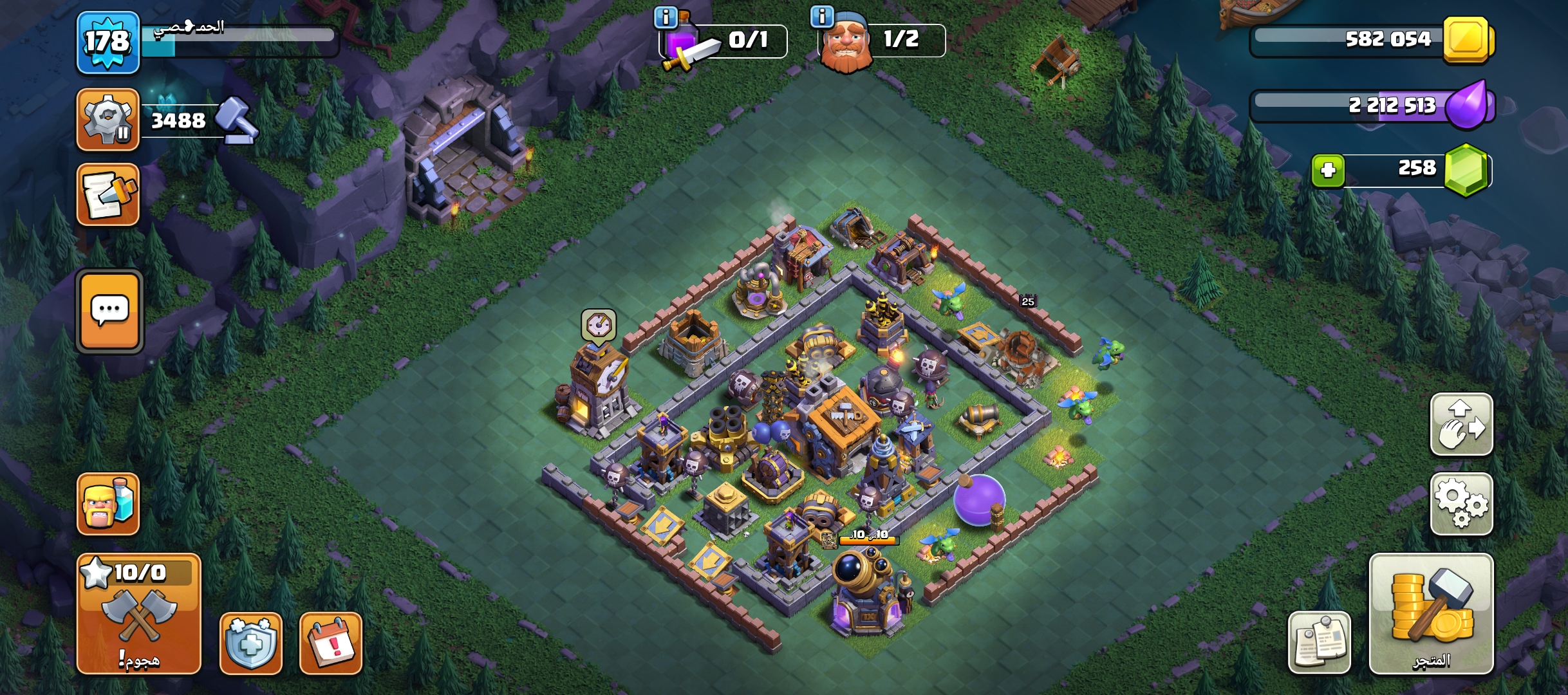
Task: Open the gear and hammer upgrade tracker
Action: point(107,120)
